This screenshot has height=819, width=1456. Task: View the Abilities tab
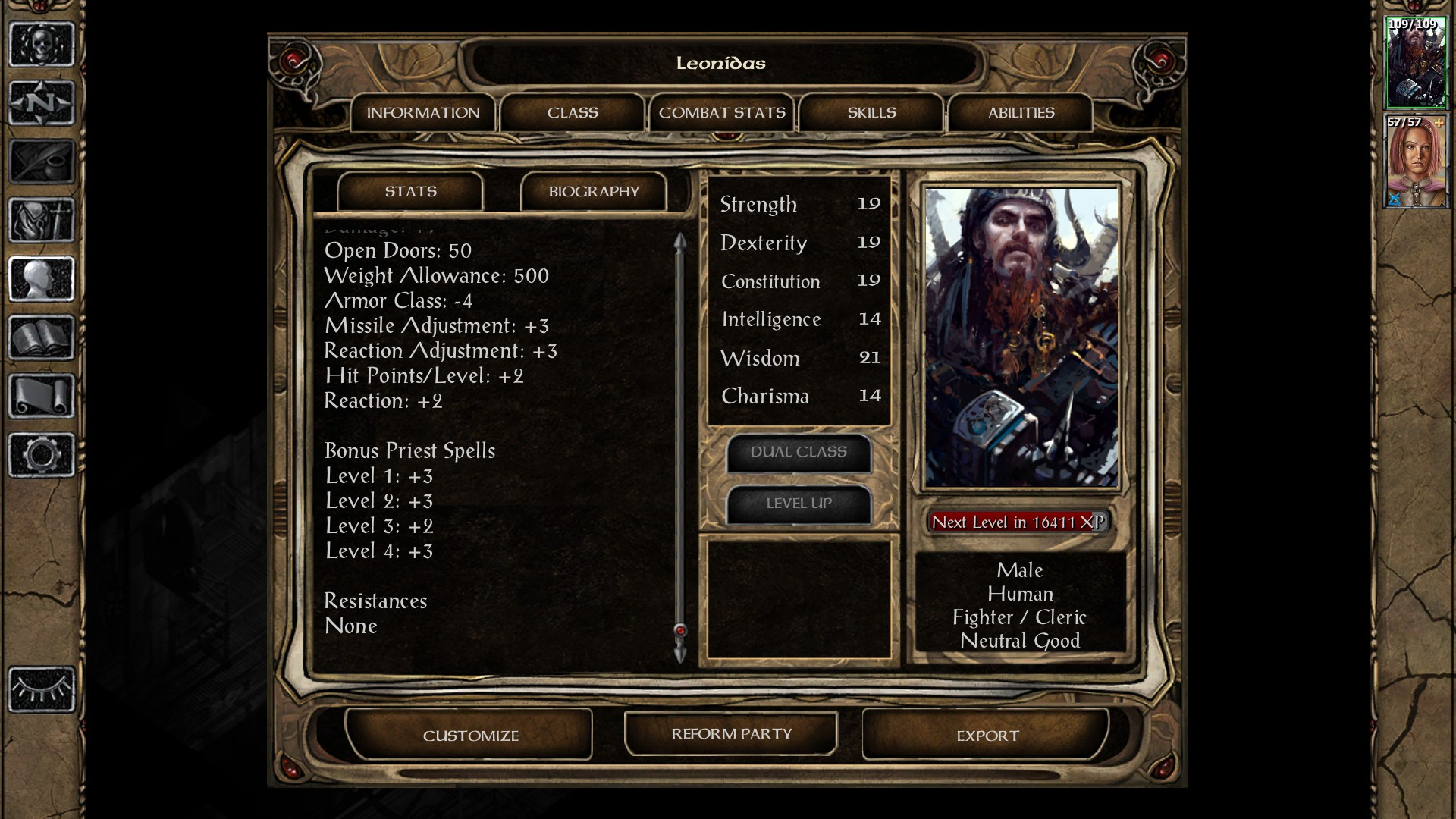point(1021,113)
